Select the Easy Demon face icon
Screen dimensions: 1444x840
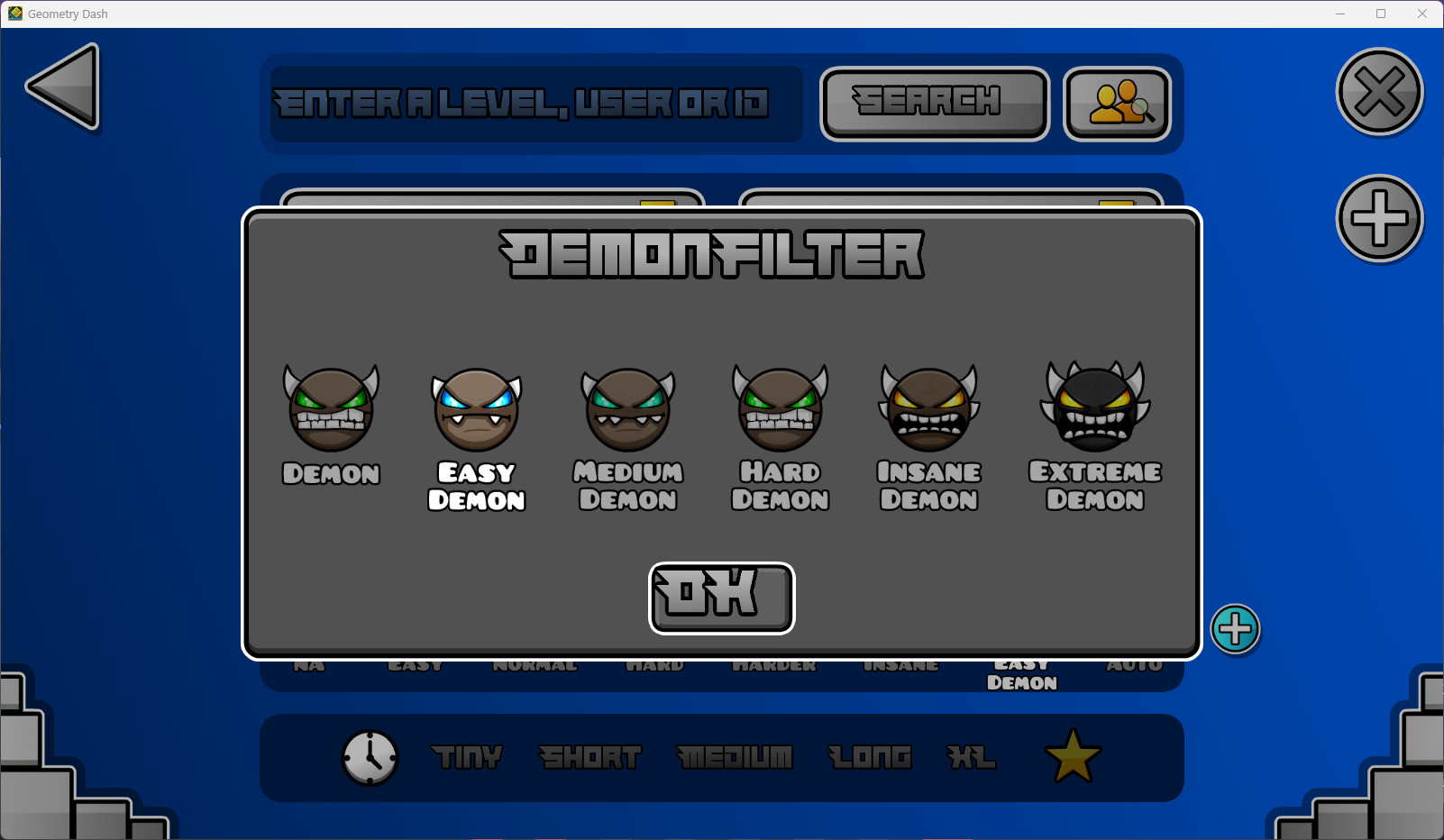[476, 408]
